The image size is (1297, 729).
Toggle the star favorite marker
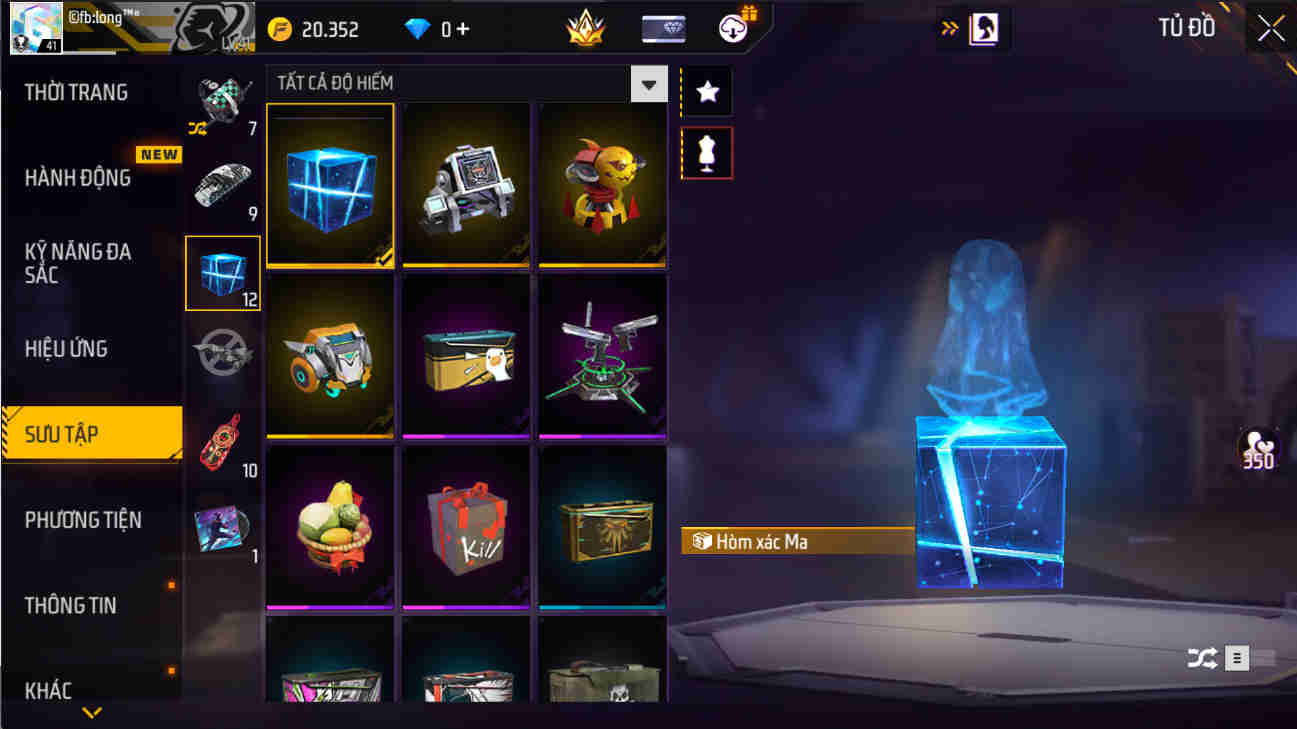707,92
